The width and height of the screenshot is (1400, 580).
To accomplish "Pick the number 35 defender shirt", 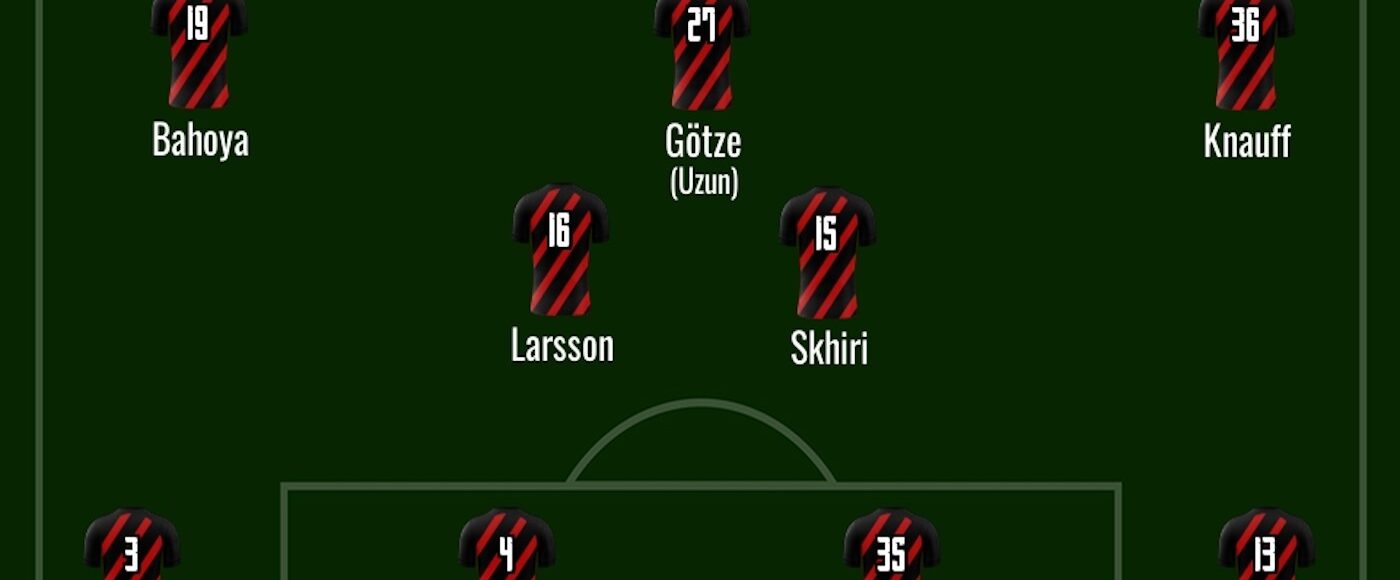I will click(891, 547).
